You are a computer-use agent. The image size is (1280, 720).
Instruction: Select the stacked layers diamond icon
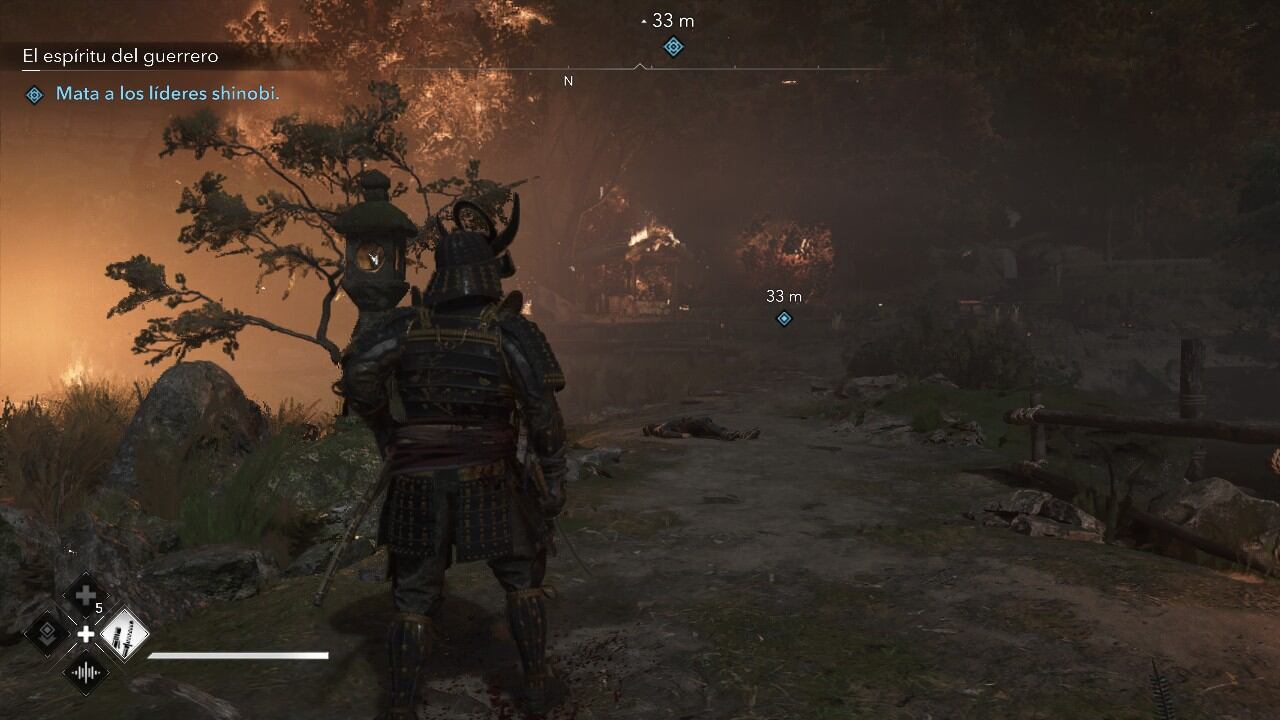47,634
